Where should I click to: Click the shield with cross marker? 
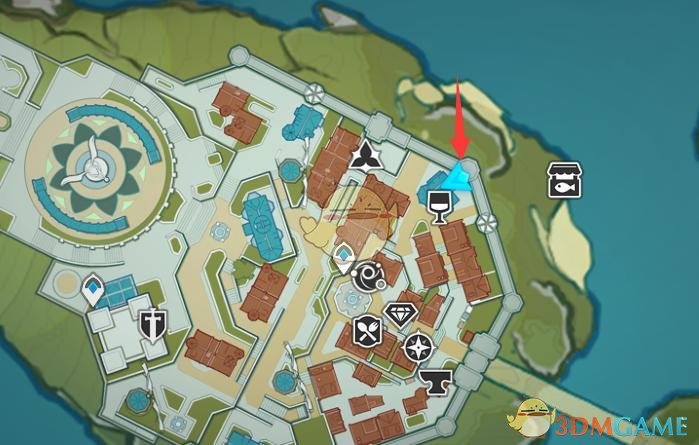(x=152, y=323)
